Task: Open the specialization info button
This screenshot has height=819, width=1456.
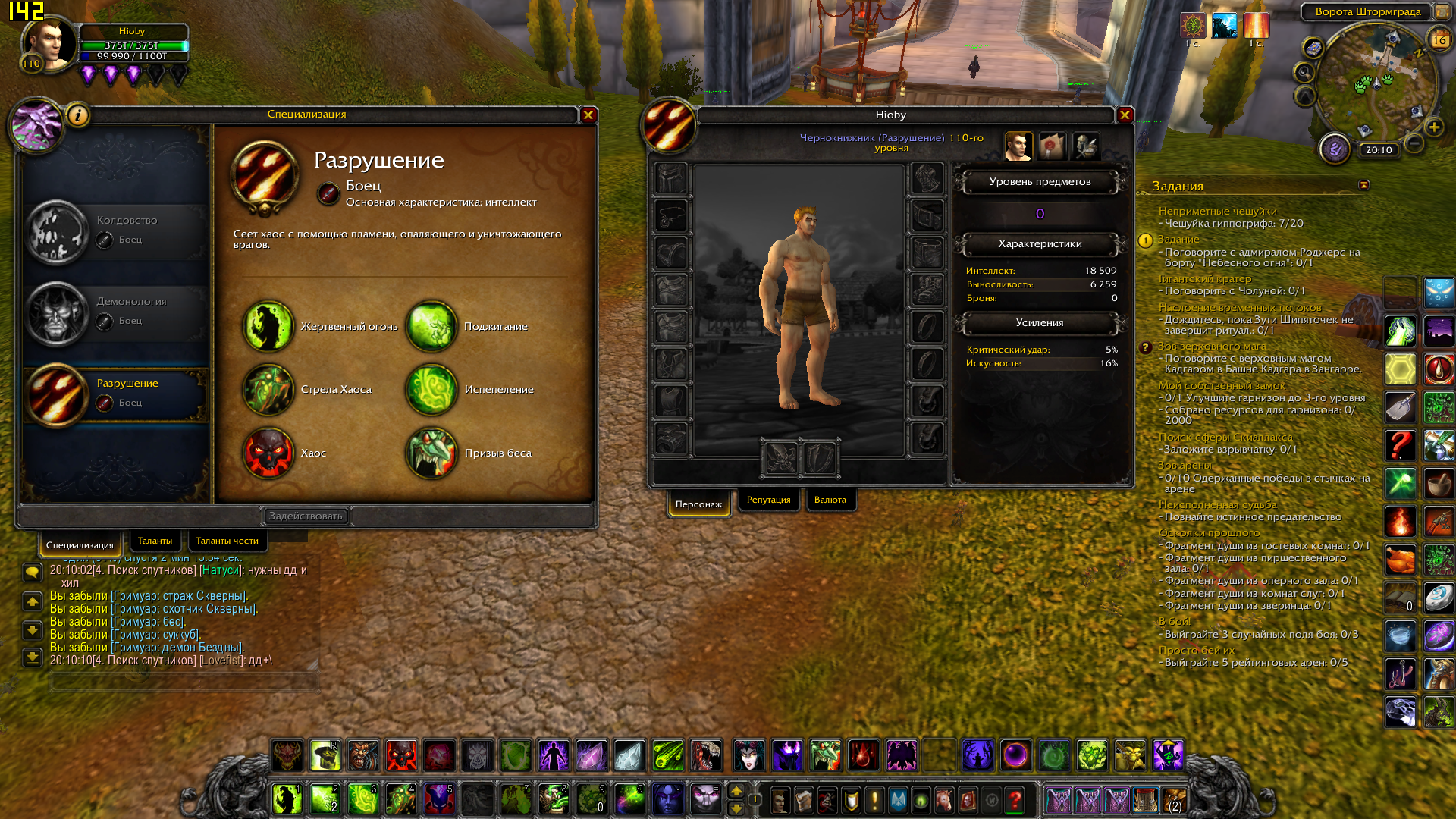Action: tap(78, 115)
